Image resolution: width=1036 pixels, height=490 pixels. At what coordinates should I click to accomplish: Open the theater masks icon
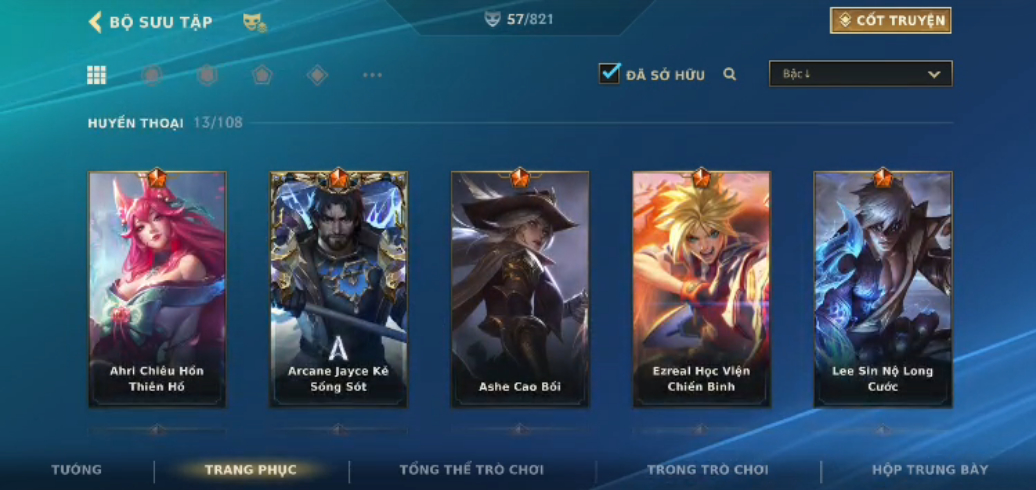254,22
